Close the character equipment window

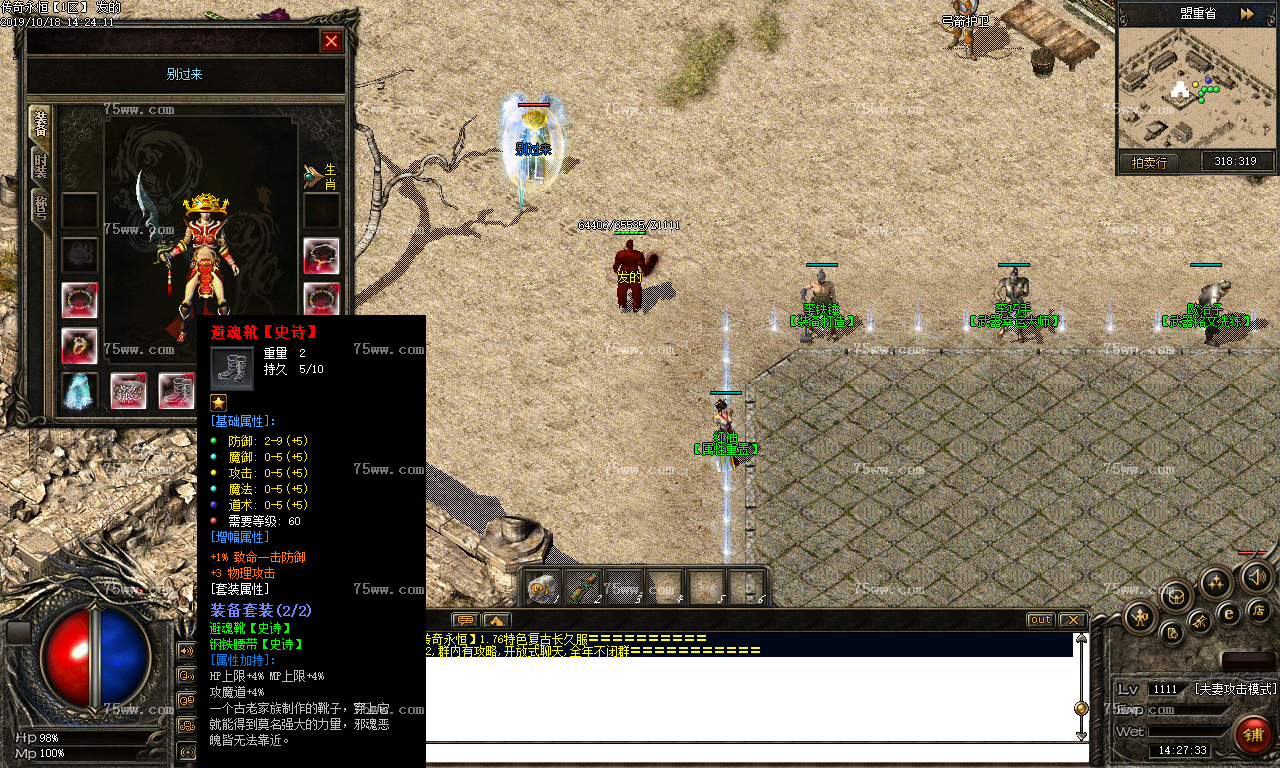click(x=331, y=41)
